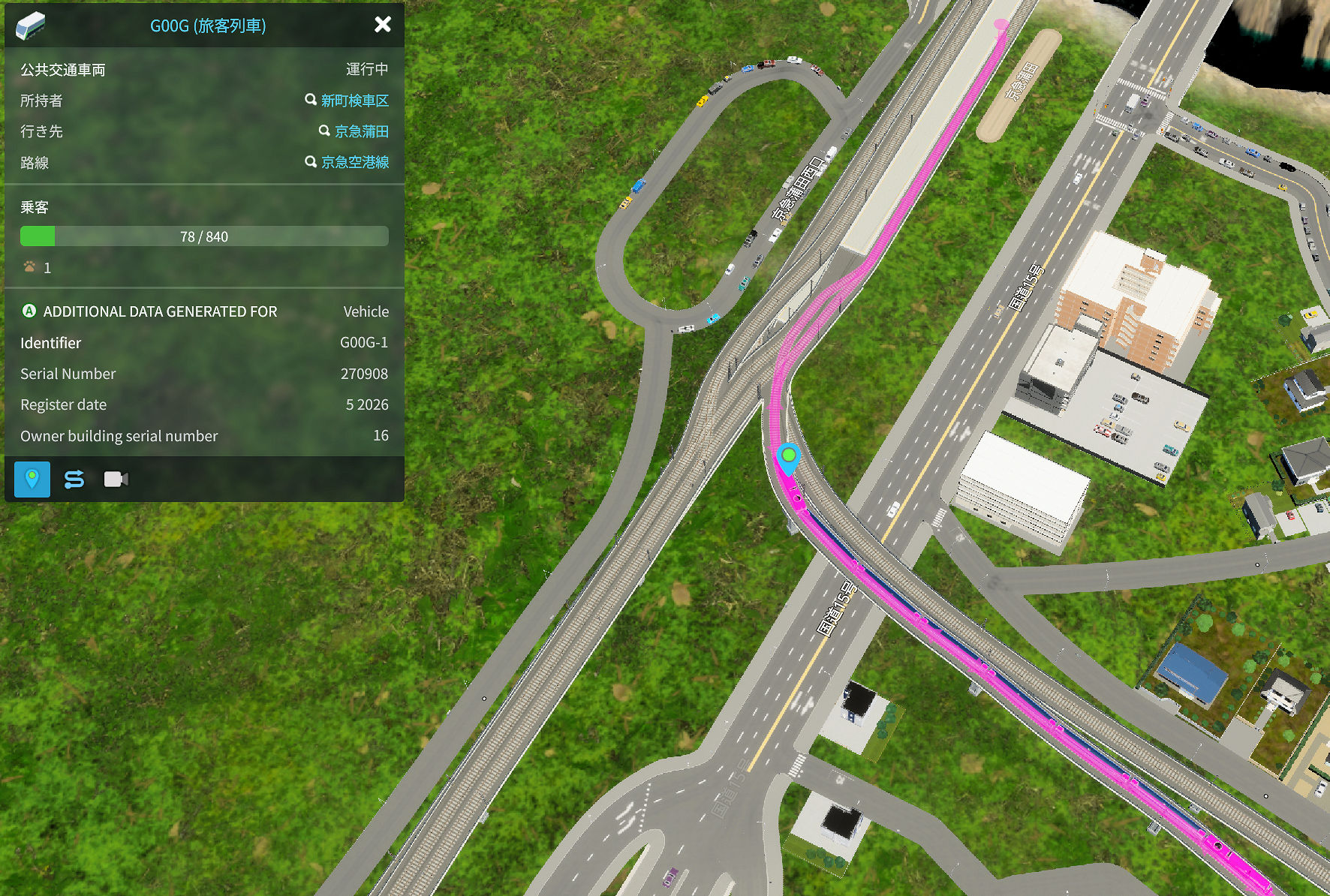Select the train's map pin marker
This screenshot has width=1330, height=896.
(x=788, y=458)
